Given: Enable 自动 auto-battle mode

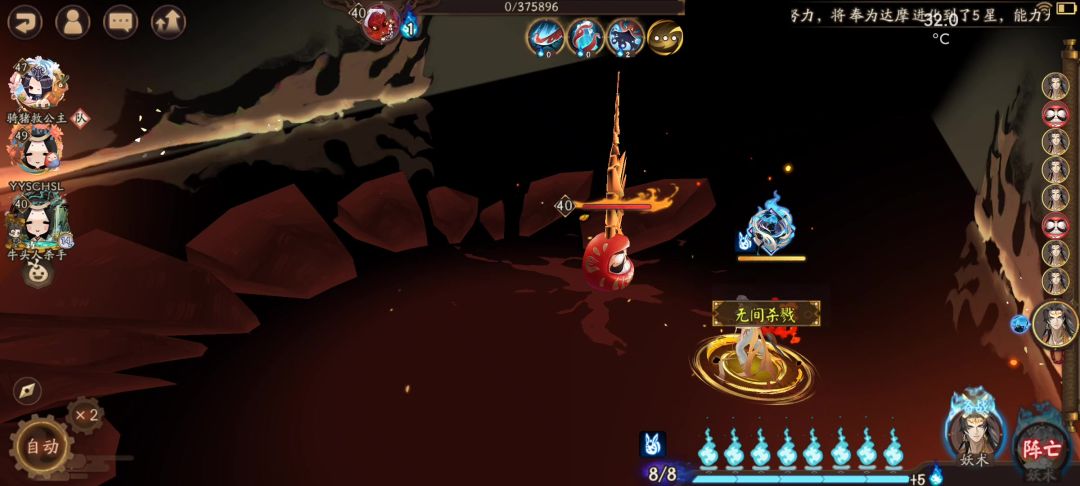Looking at the screenshot, I should pyautogui.click(x=41, y=447).
